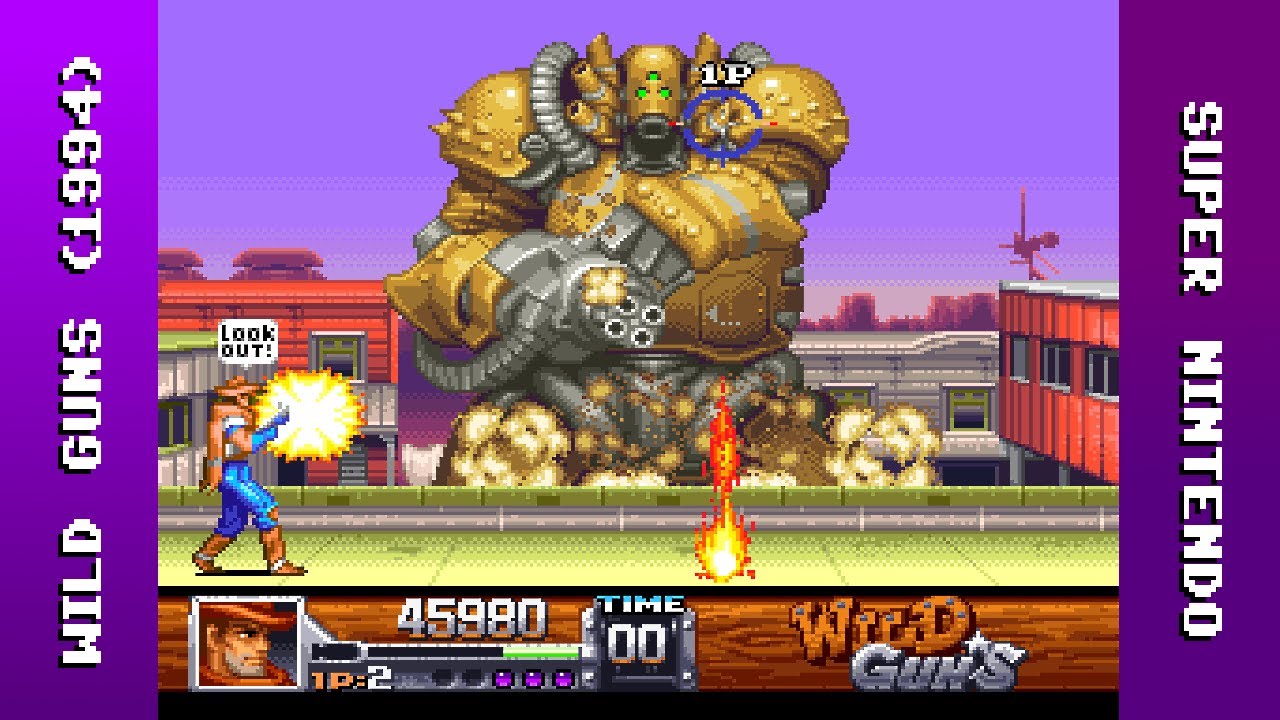The height and width of the screenshot is (720, 1280).
Task: Click the Wild Guns logo on HUD
Action: pos(906,644)
